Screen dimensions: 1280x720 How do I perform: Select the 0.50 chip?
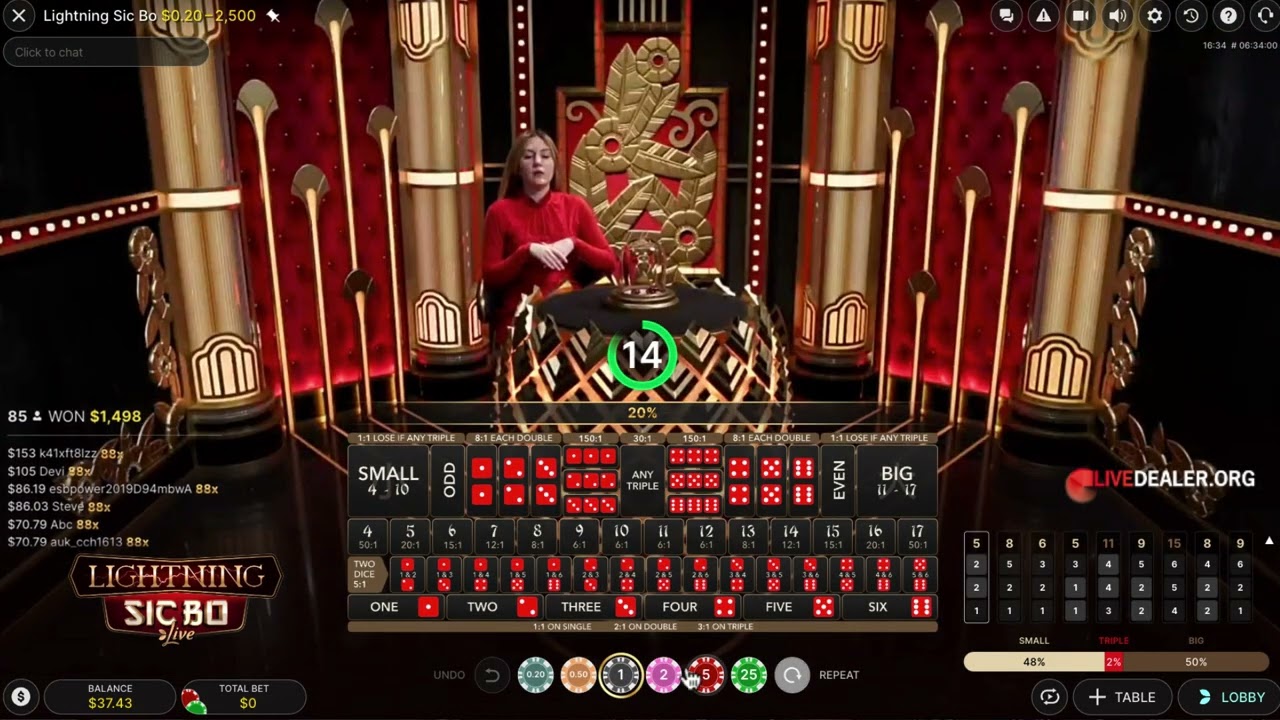(578, 675)
